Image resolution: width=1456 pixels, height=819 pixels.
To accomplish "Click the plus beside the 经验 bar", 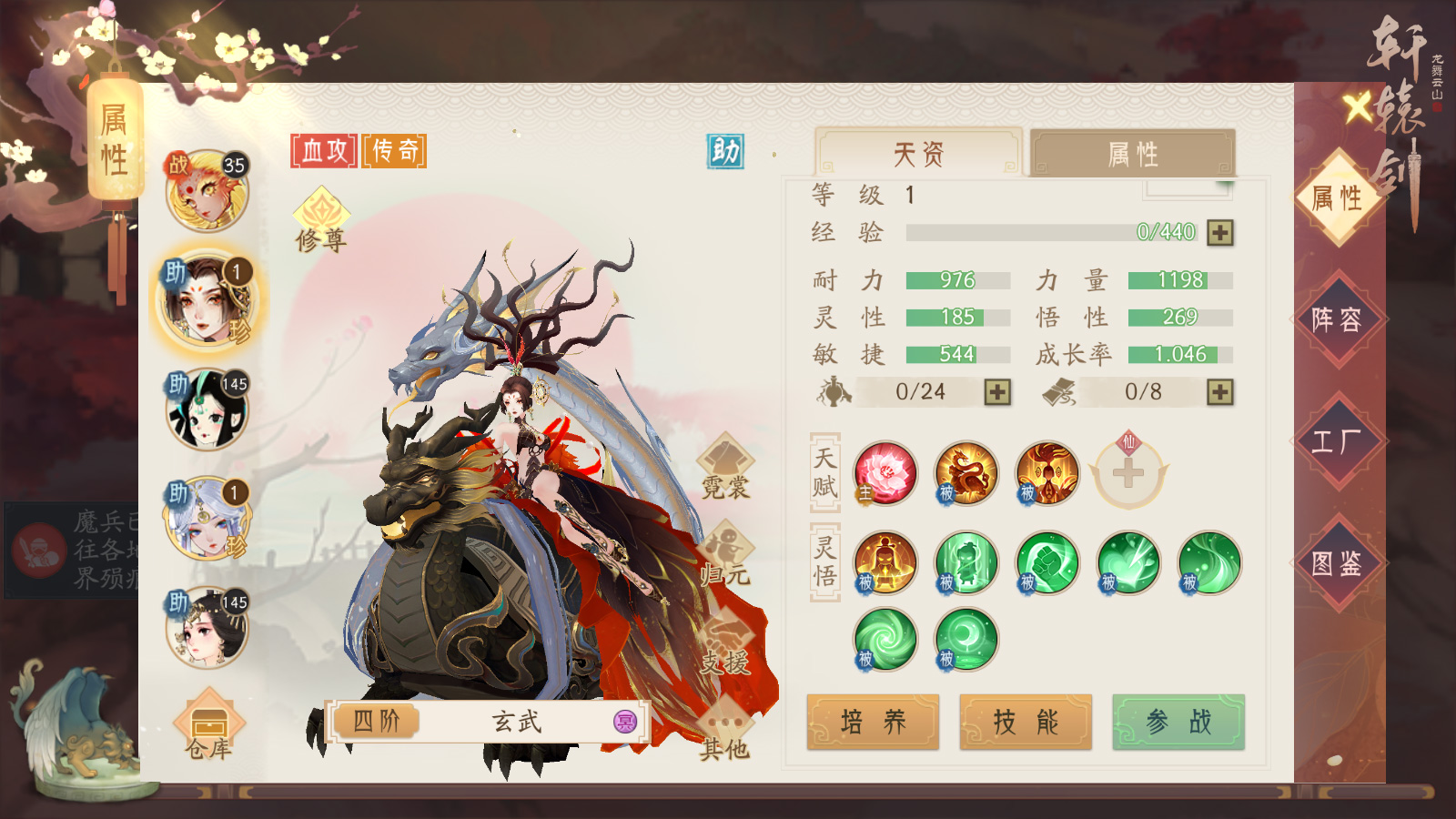I will [1219, 234].
